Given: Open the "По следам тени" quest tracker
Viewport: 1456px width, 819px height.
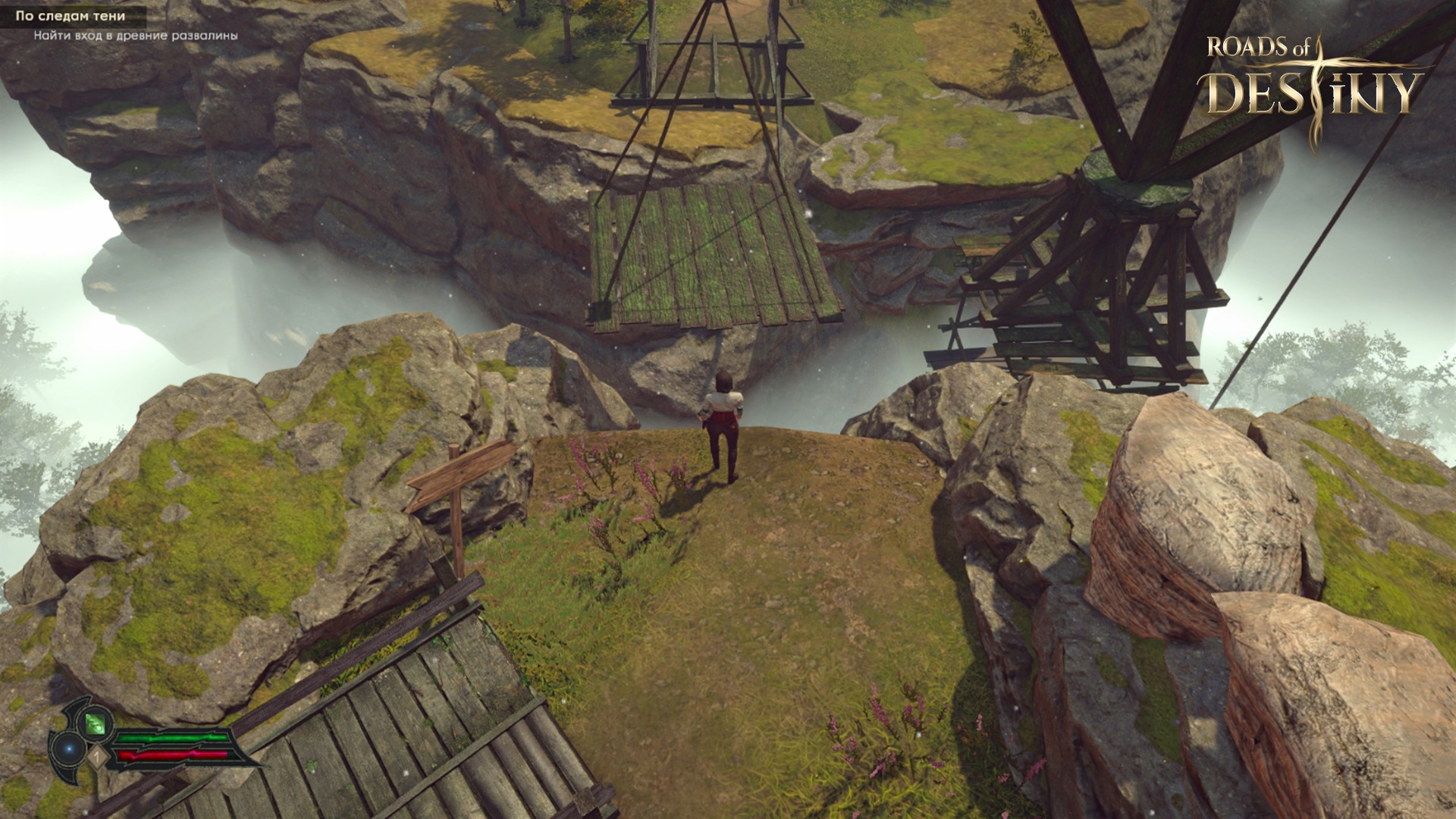Looking at the screenshot, I should [x=71, y=15].
